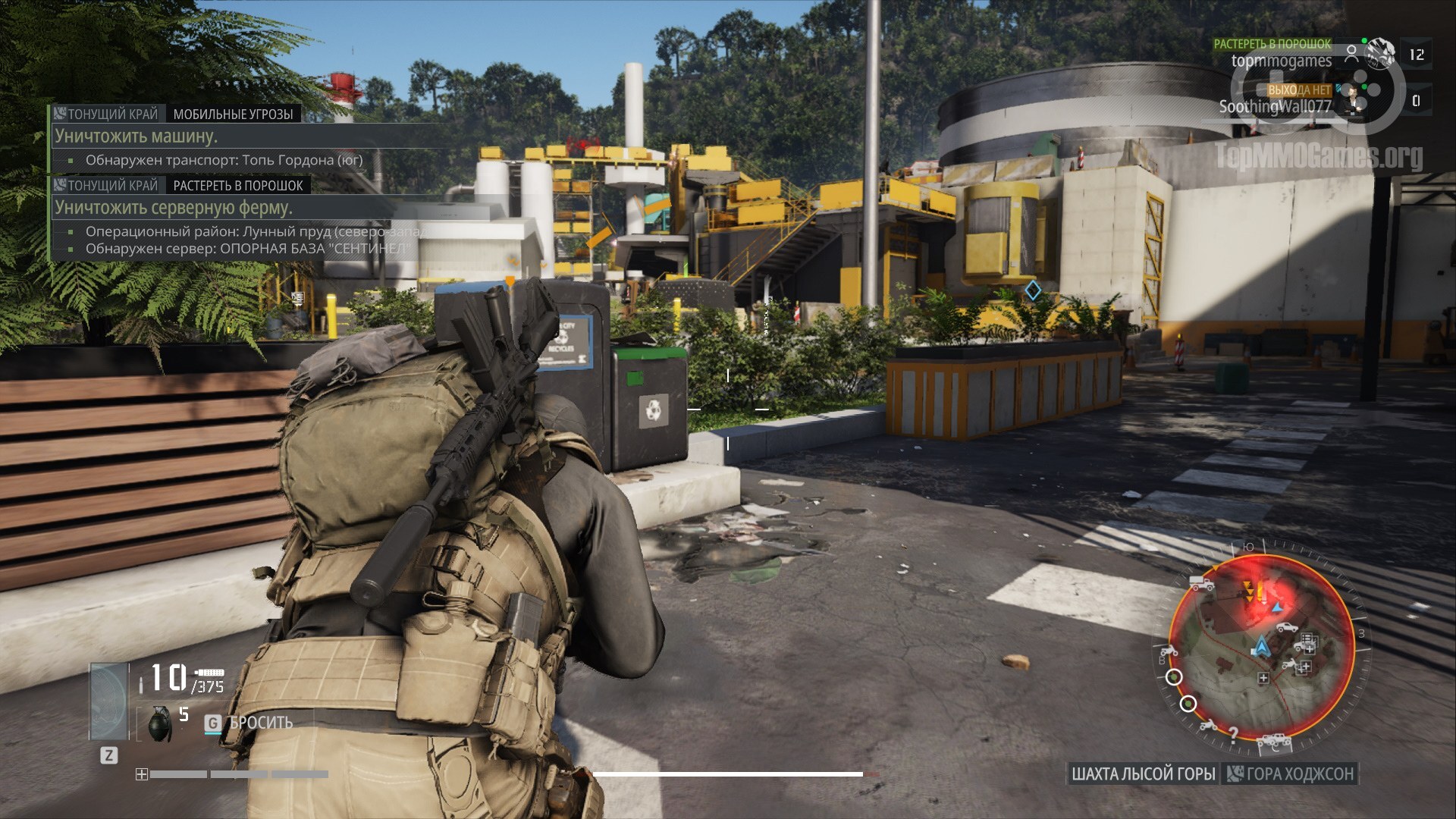The width and height of the screenshot is (1456, 819).
Task: Click the "Шахта Лысой горы" location label
Action: tap(1143, 774)
